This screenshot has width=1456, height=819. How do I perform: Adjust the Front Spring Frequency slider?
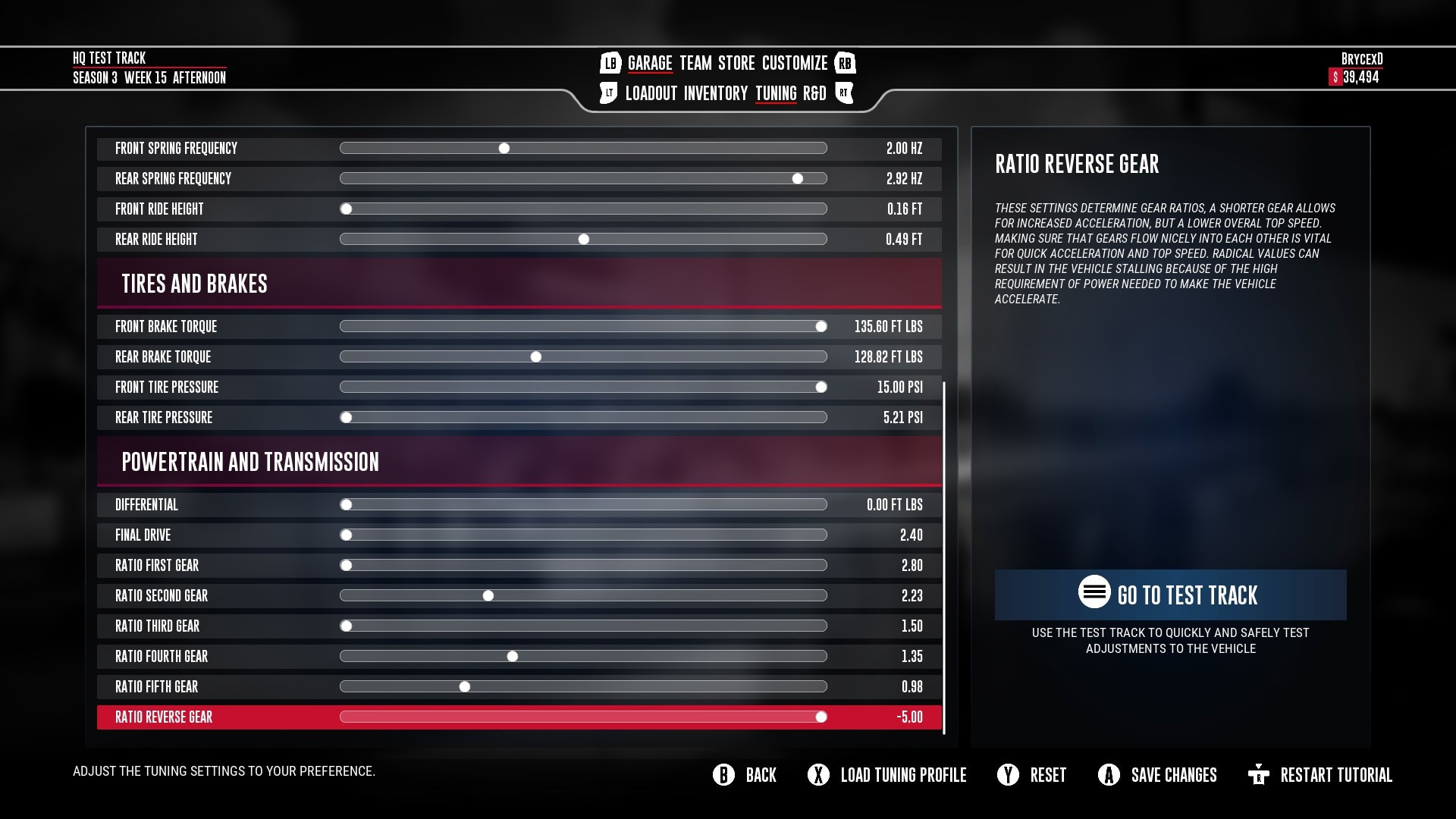[504, 149]
